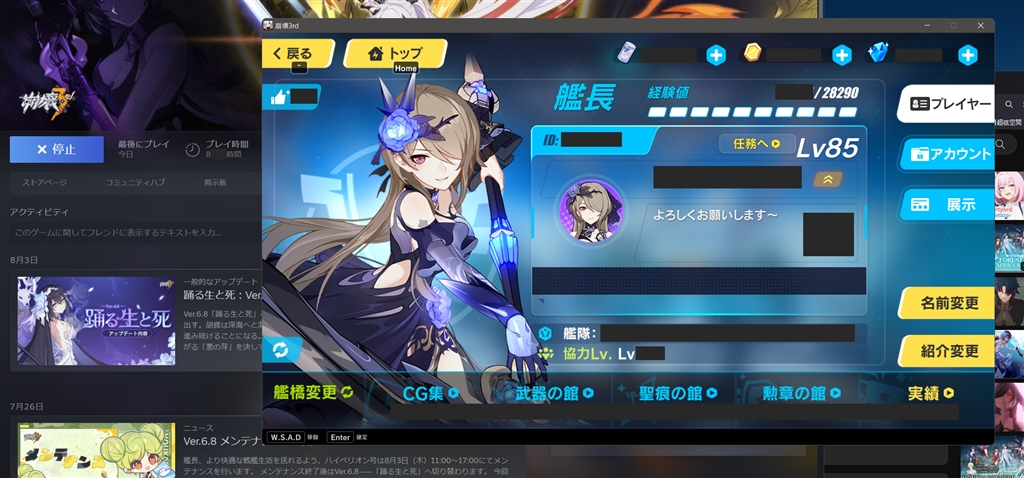Screen dimensions: 1024x478
Task: Visit the 武器の館 weapon hall
Action: 553,393
